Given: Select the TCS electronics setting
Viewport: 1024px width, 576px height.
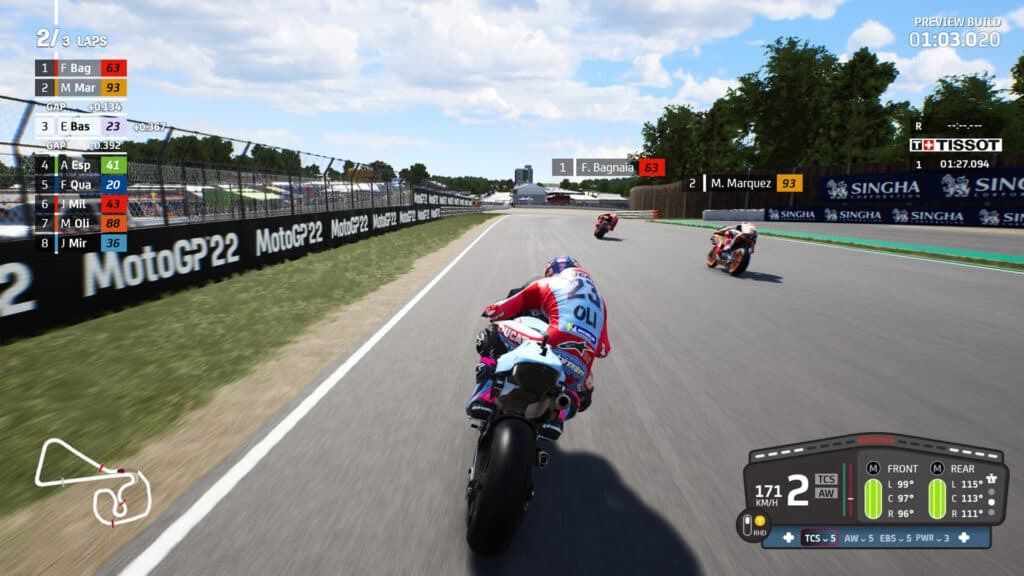Looking at the screenshot, I should coord(819,538).
